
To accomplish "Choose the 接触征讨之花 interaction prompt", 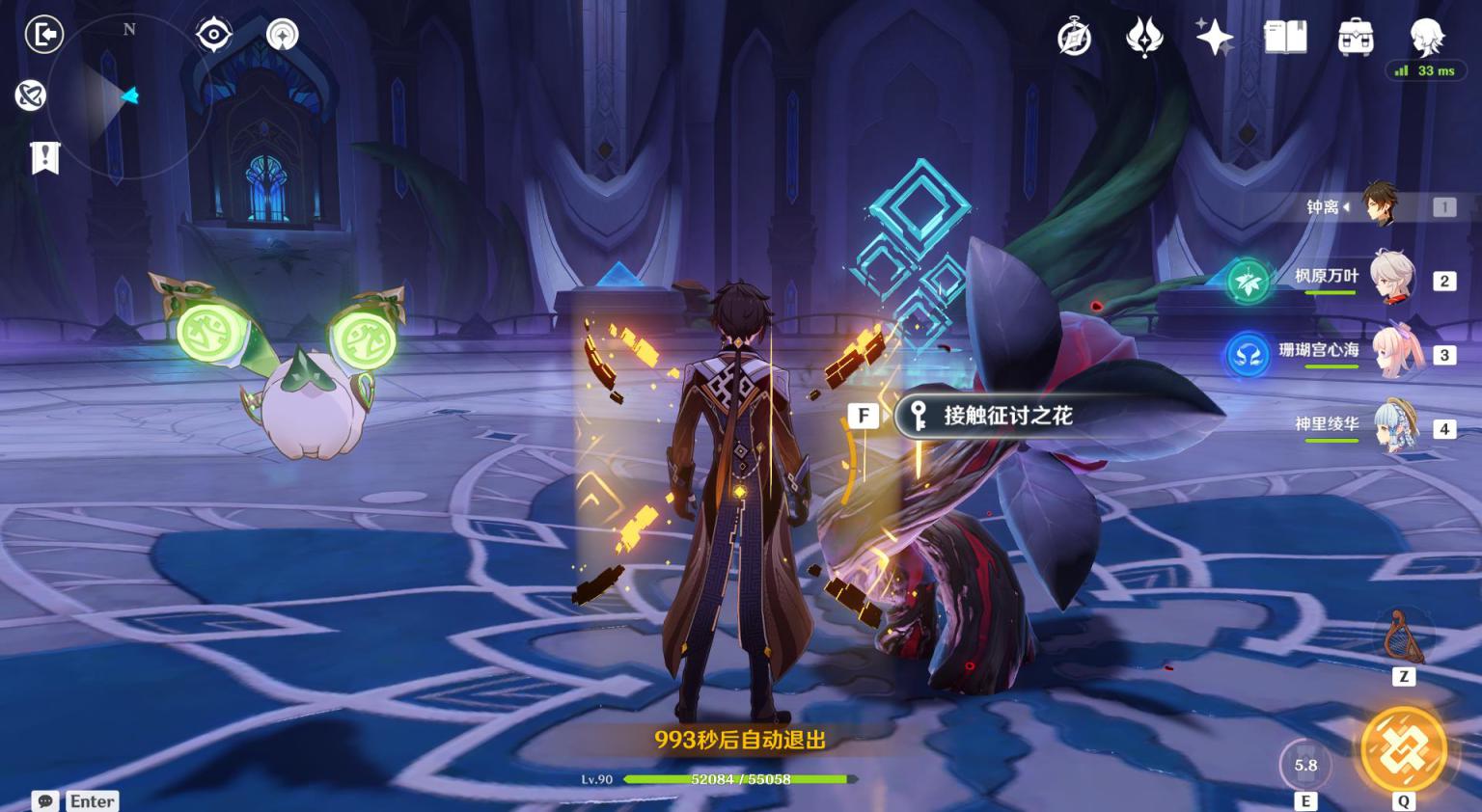I will click(1006, 416).
